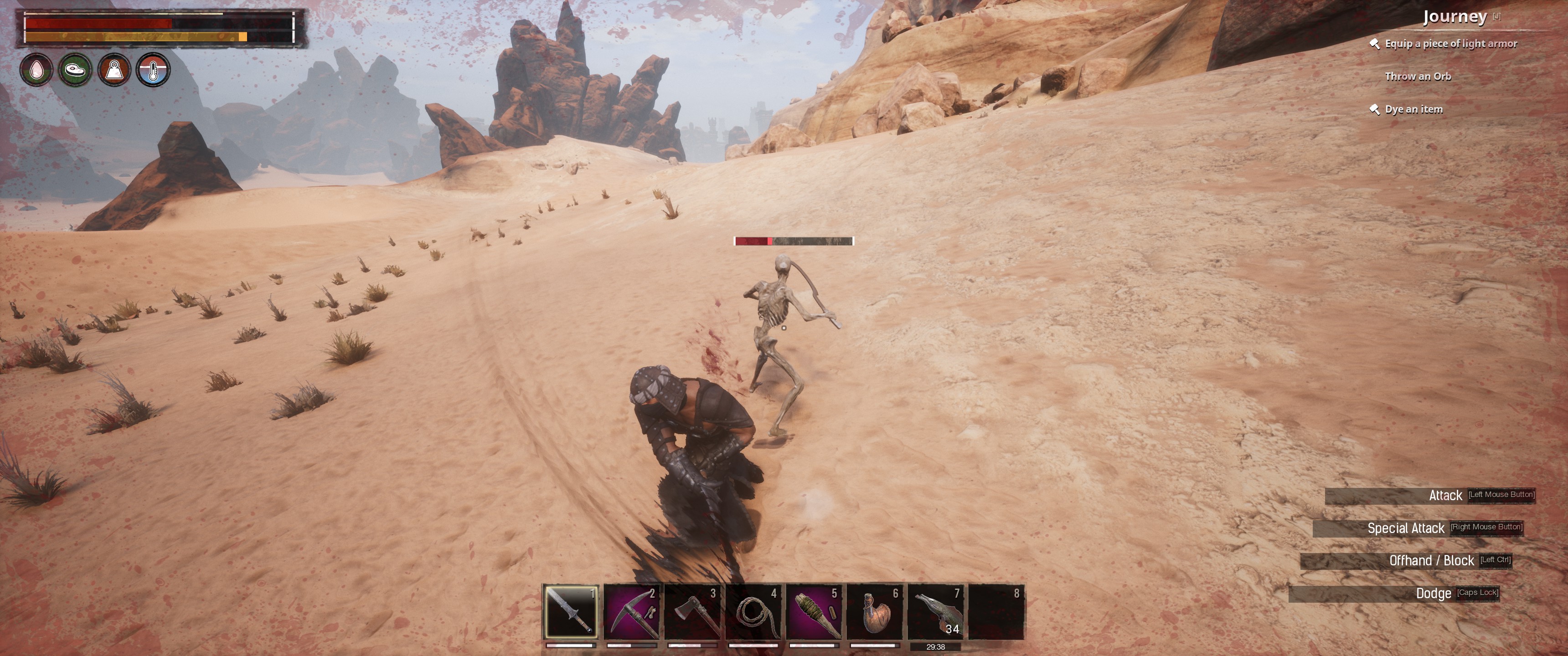1568x656 pixels.
Task: Equip the pickaxe from the hotbar
Action: [632, 611]
